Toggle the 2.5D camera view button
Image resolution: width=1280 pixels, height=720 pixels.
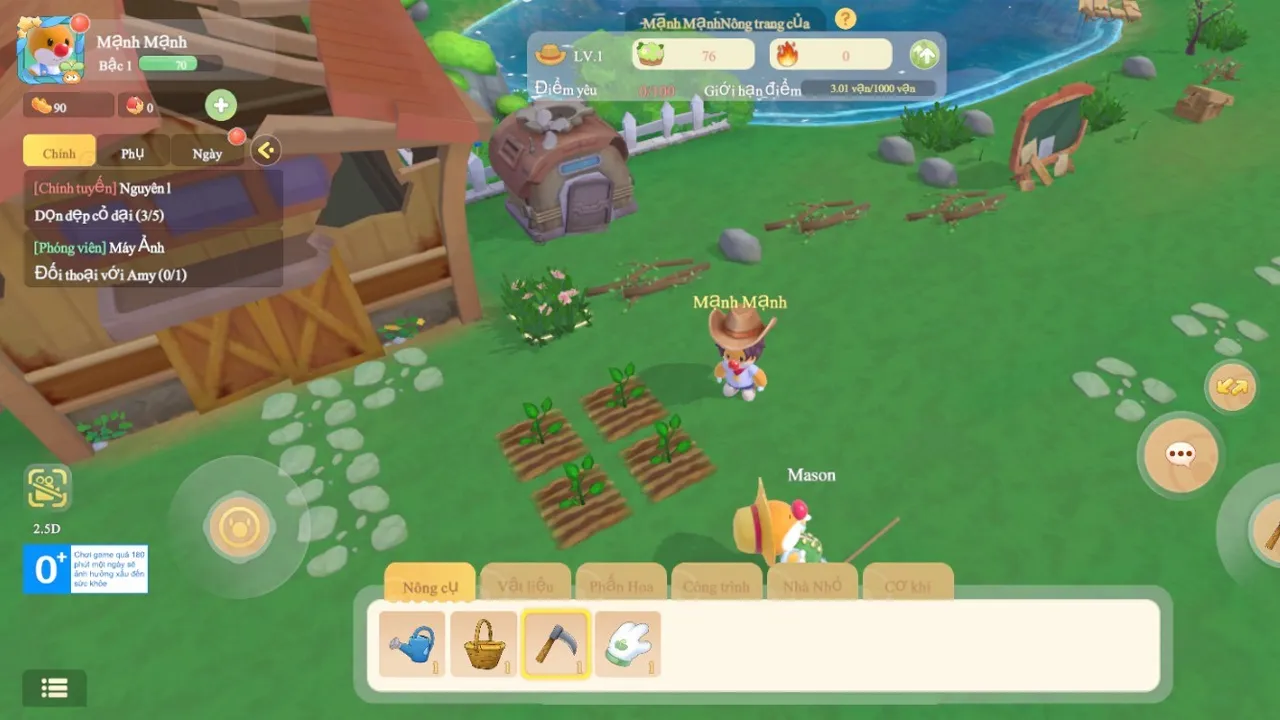point(48,489)
